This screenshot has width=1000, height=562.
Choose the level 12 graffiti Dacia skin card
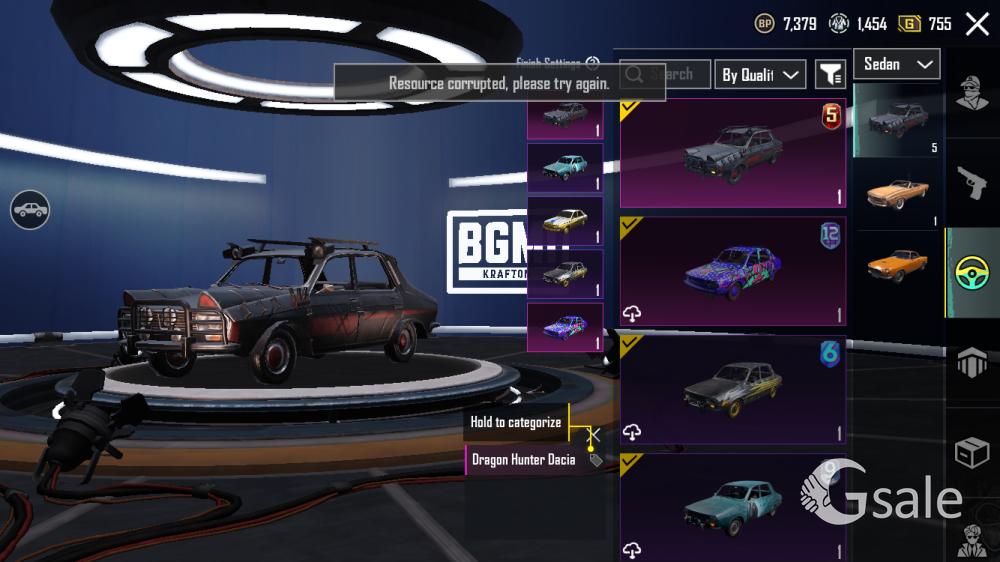tap(733, 271)
